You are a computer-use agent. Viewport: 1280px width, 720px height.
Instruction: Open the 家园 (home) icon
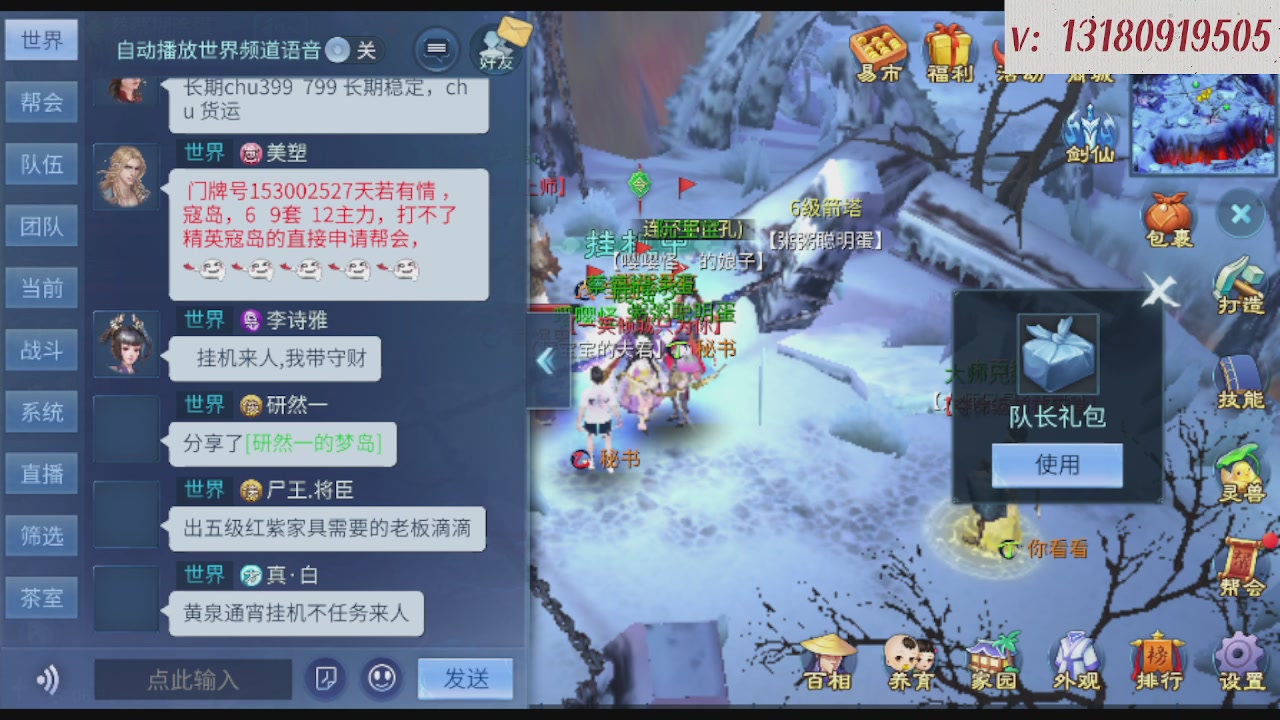pos(995,660)
